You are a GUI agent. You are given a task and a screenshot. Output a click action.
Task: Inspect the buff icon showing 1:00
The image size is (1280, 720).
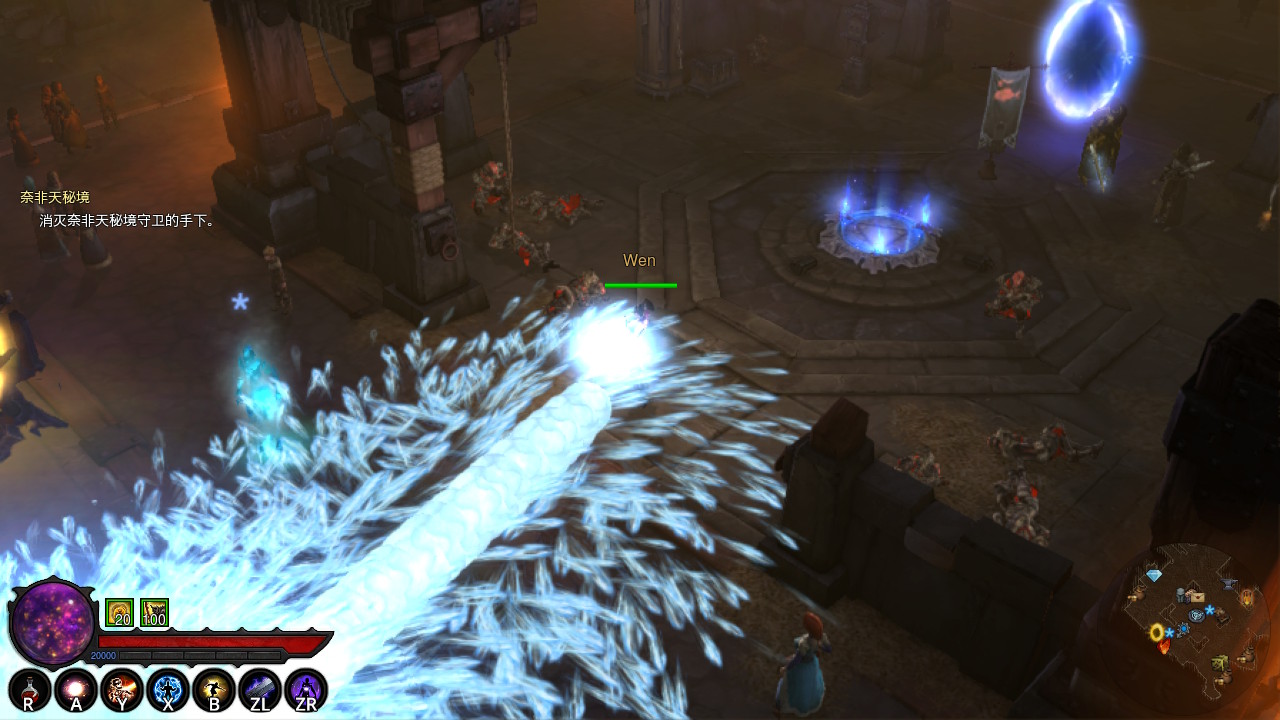tap(154, 613)
